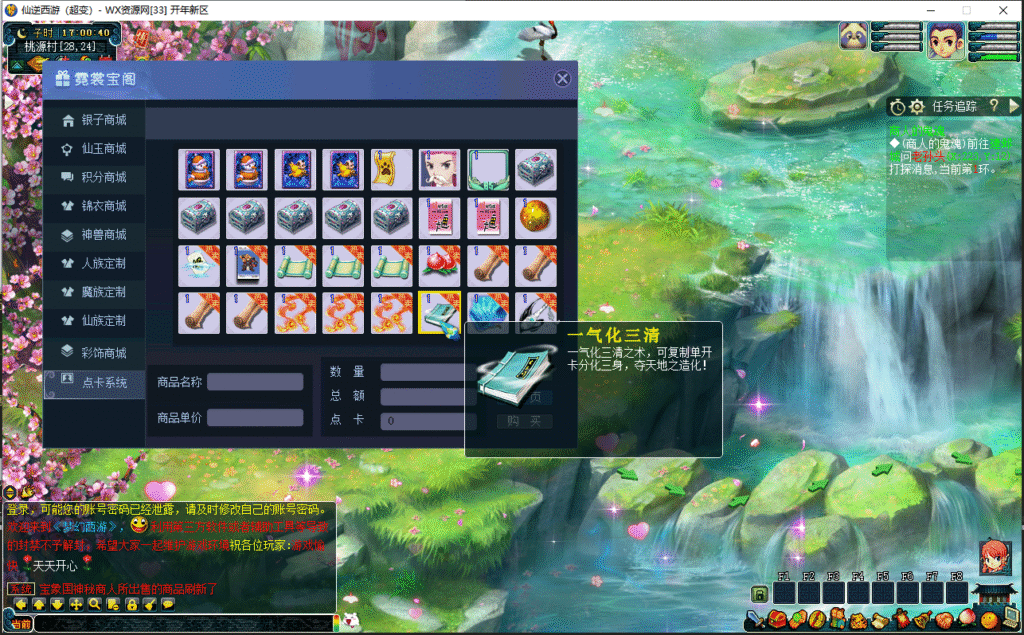Close the 霓裳宝阁 shop window
The width and height of the screenshot is (1024, 635).
point(562,78)
